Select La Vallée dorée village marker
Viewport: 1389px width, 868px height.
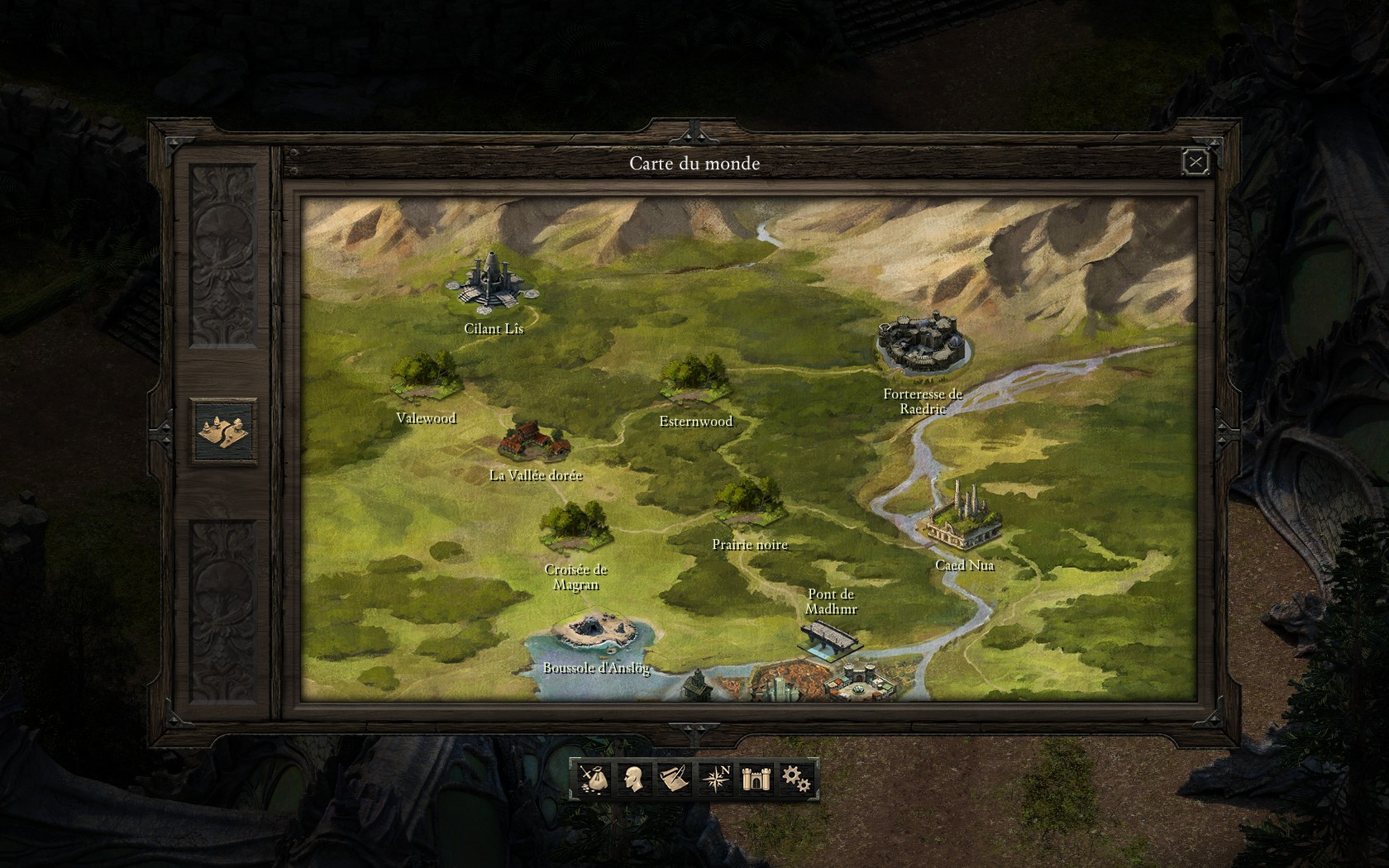pyautogui.click(x=534, y=442)
